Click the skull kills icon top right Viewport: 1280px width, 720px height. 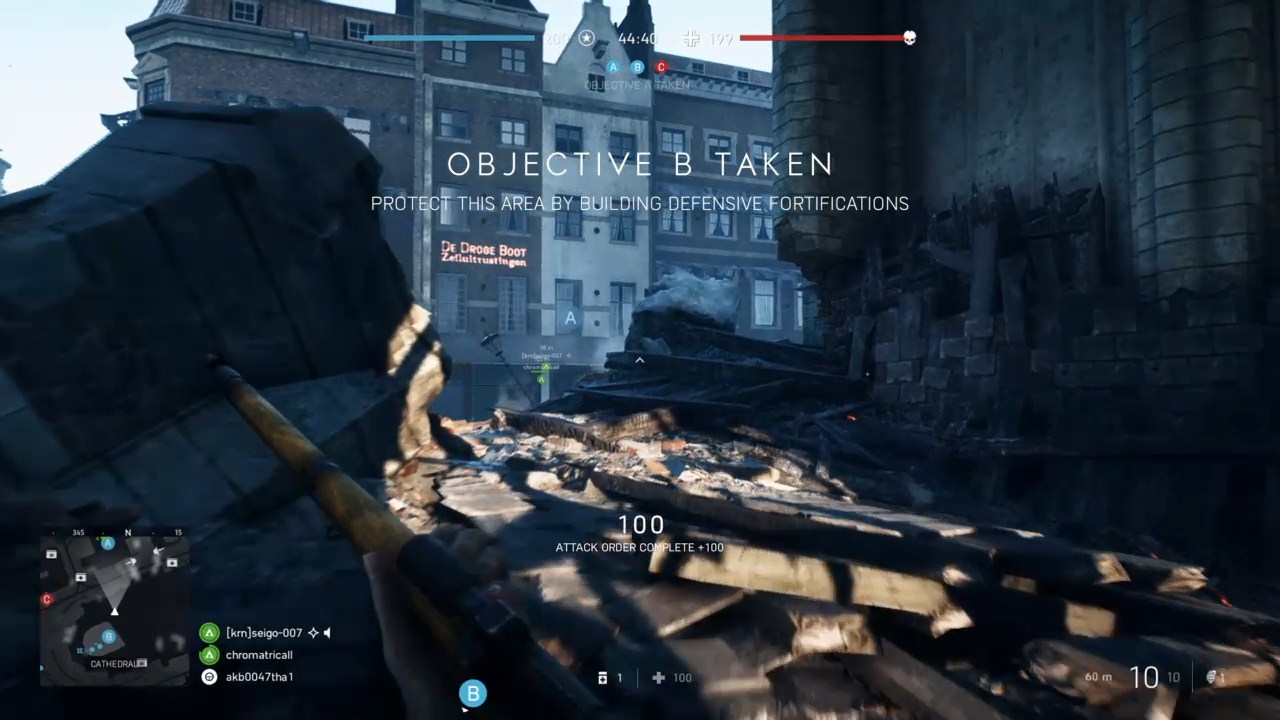[x=908, y=39]
